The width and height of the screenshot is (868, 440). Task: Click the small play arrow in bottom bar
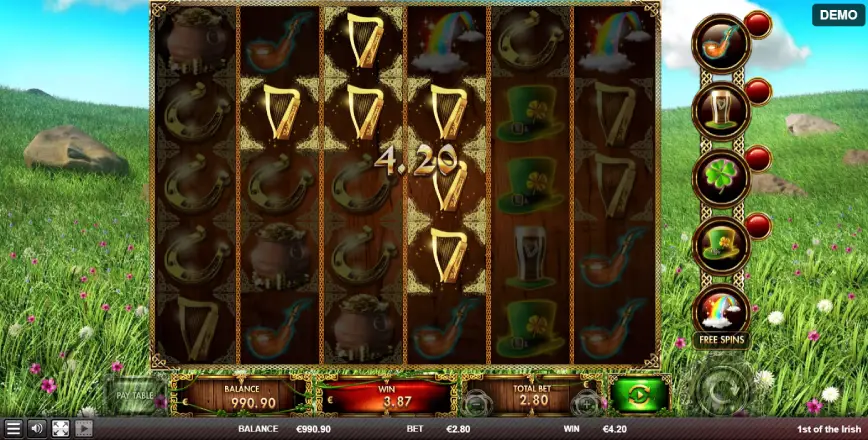84,429
